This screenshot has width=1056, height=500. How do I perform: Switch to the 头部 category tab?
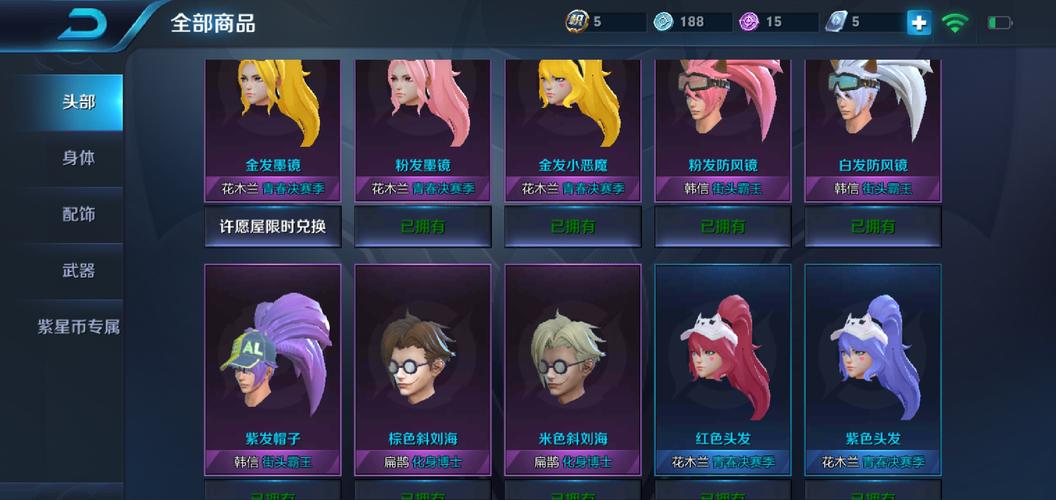click(x=78, y=101)
